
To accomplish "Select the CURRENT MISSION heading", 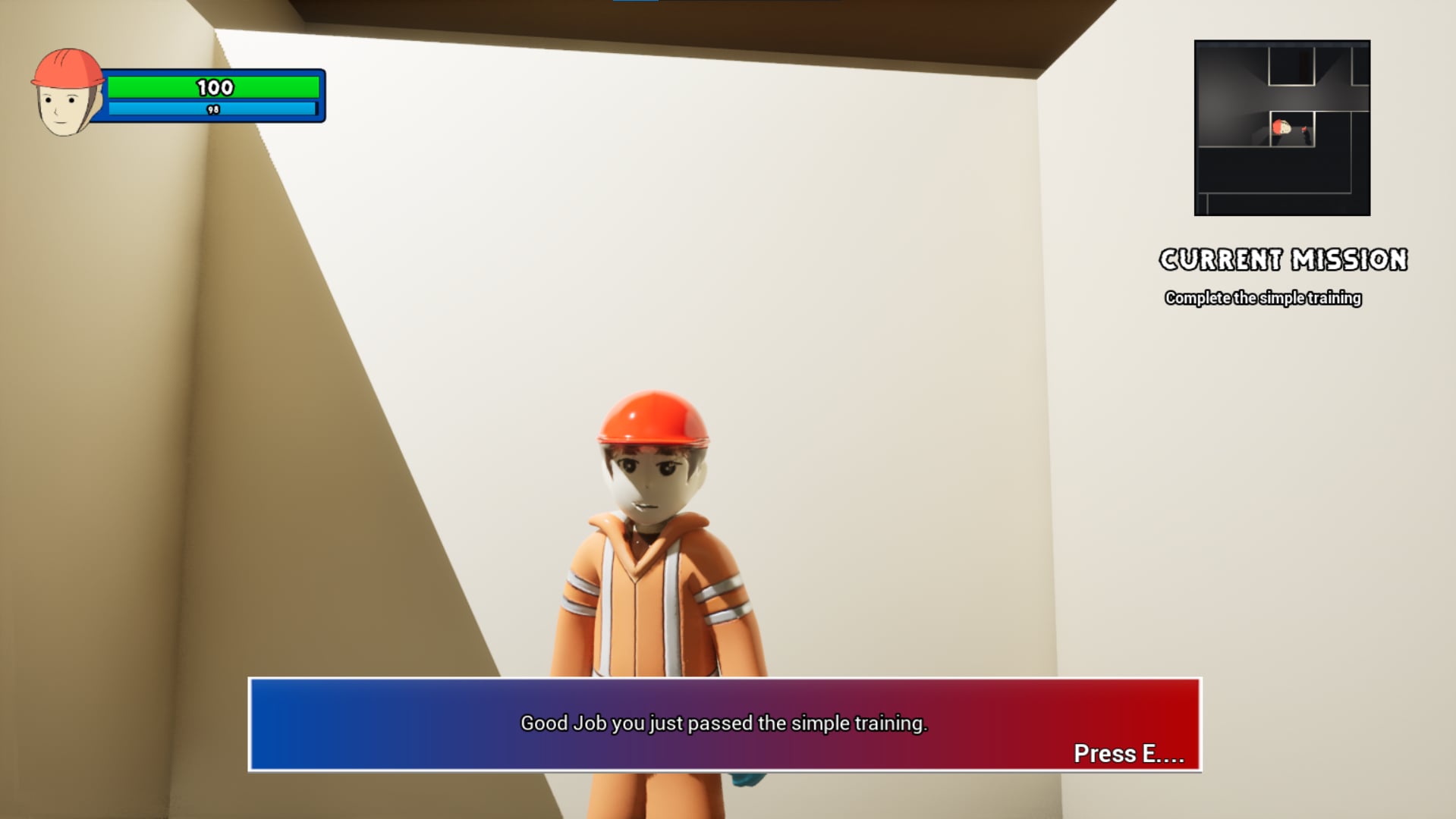I will [1282, 259].
